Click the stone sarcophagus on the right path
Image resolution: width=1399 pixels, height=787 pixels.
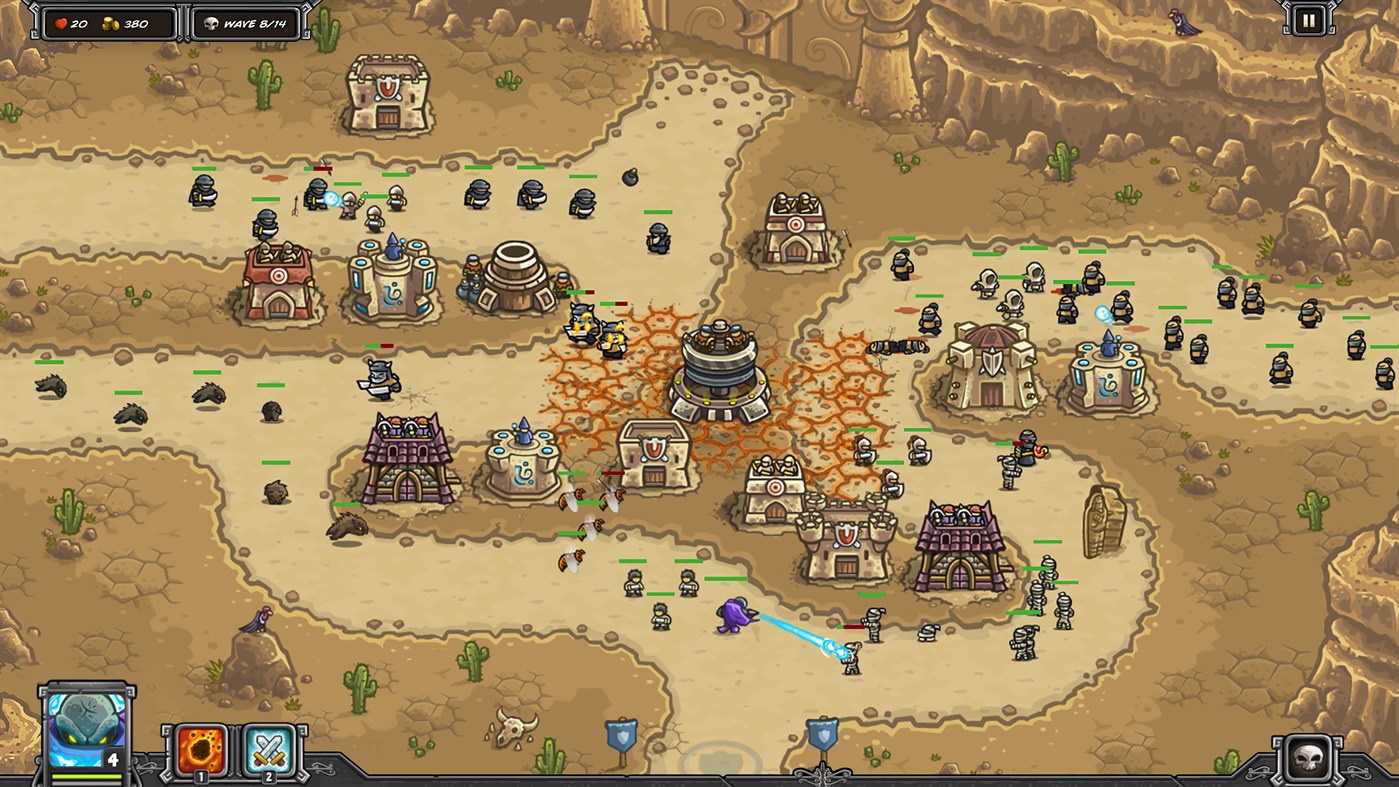point(1103,520)
